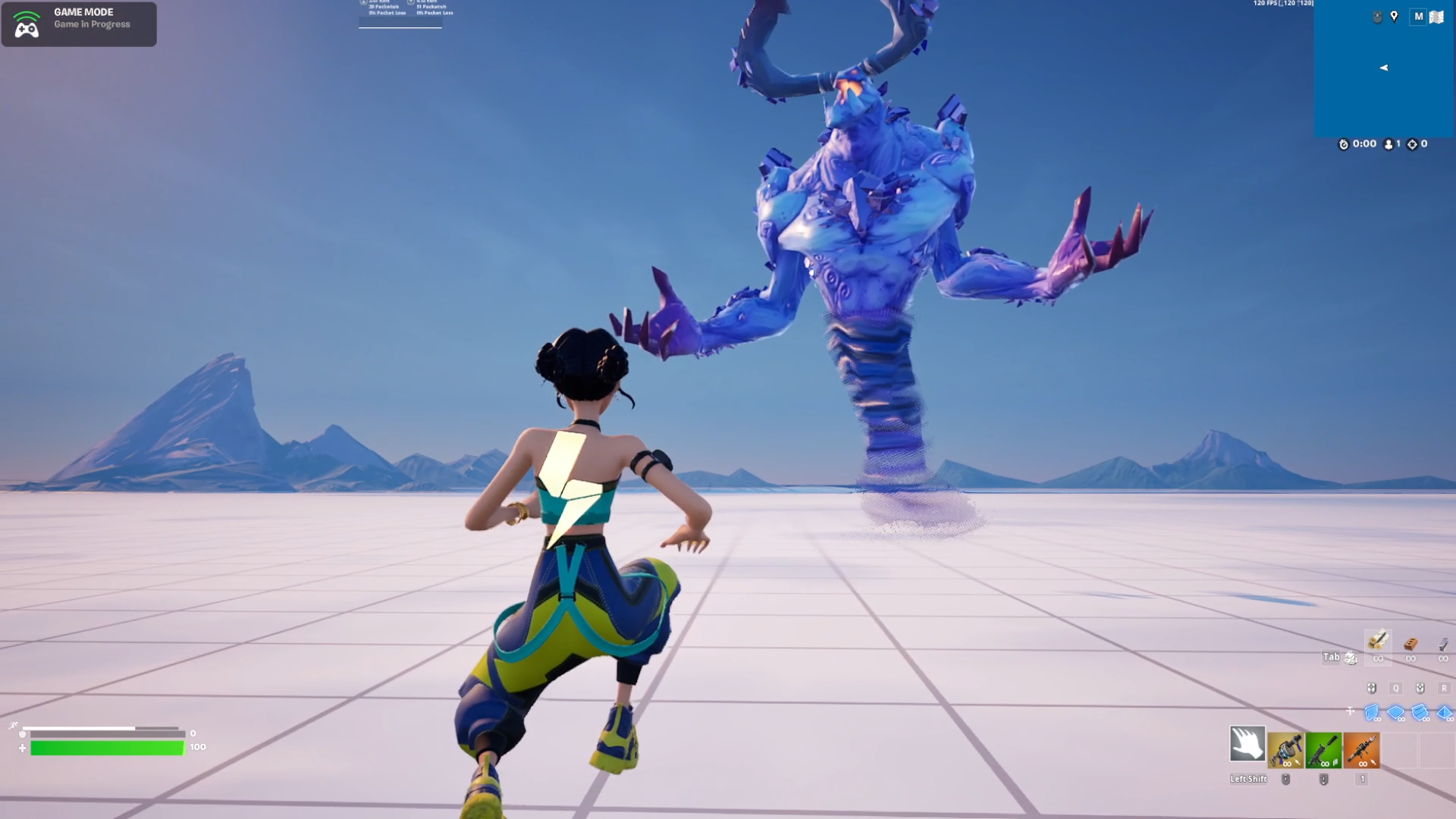
Task: Open the inventory backpack icon next to Tab
Action: point(1351,659)
